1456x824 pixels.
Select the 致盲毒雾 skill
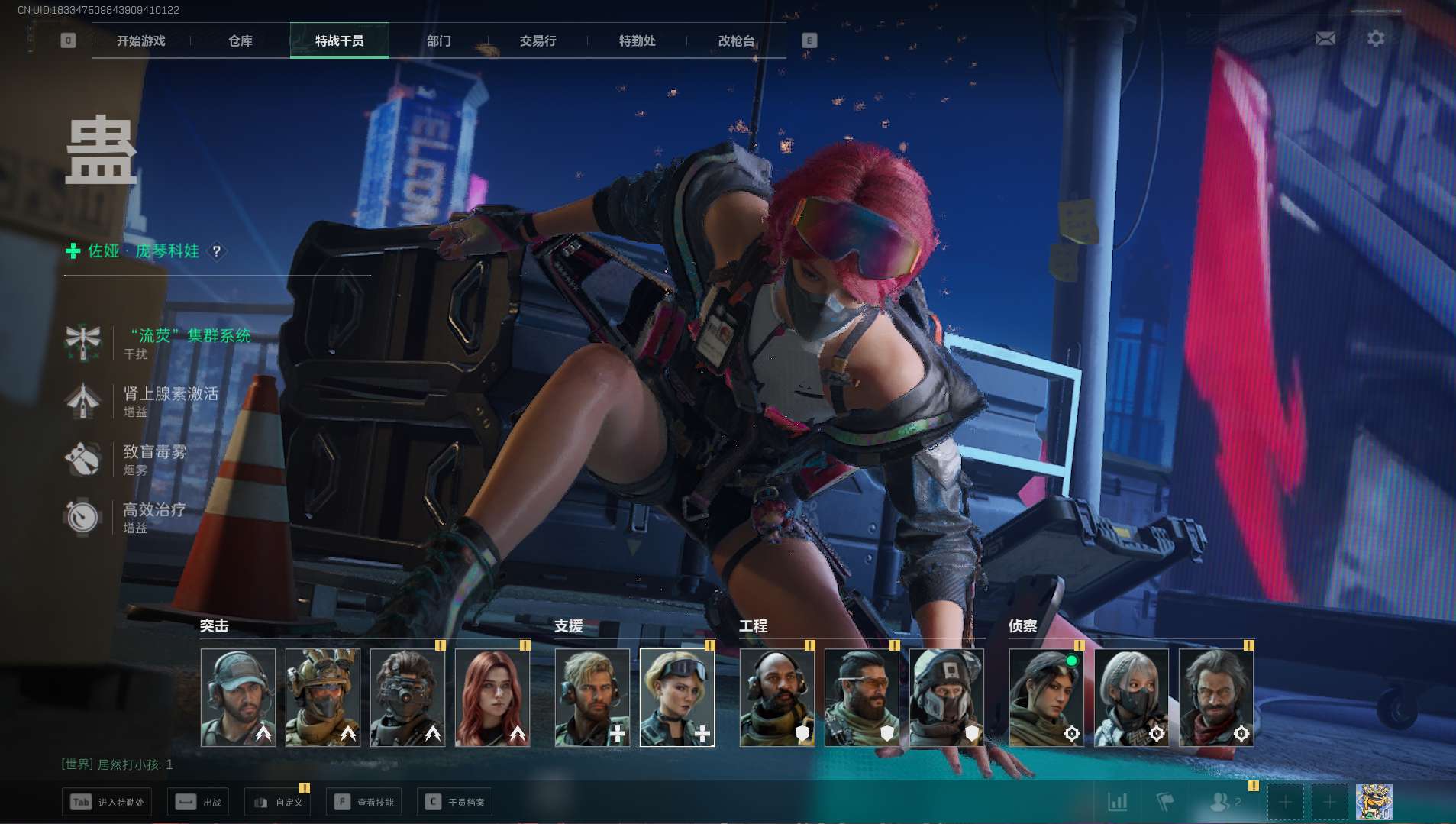[154, 452]
